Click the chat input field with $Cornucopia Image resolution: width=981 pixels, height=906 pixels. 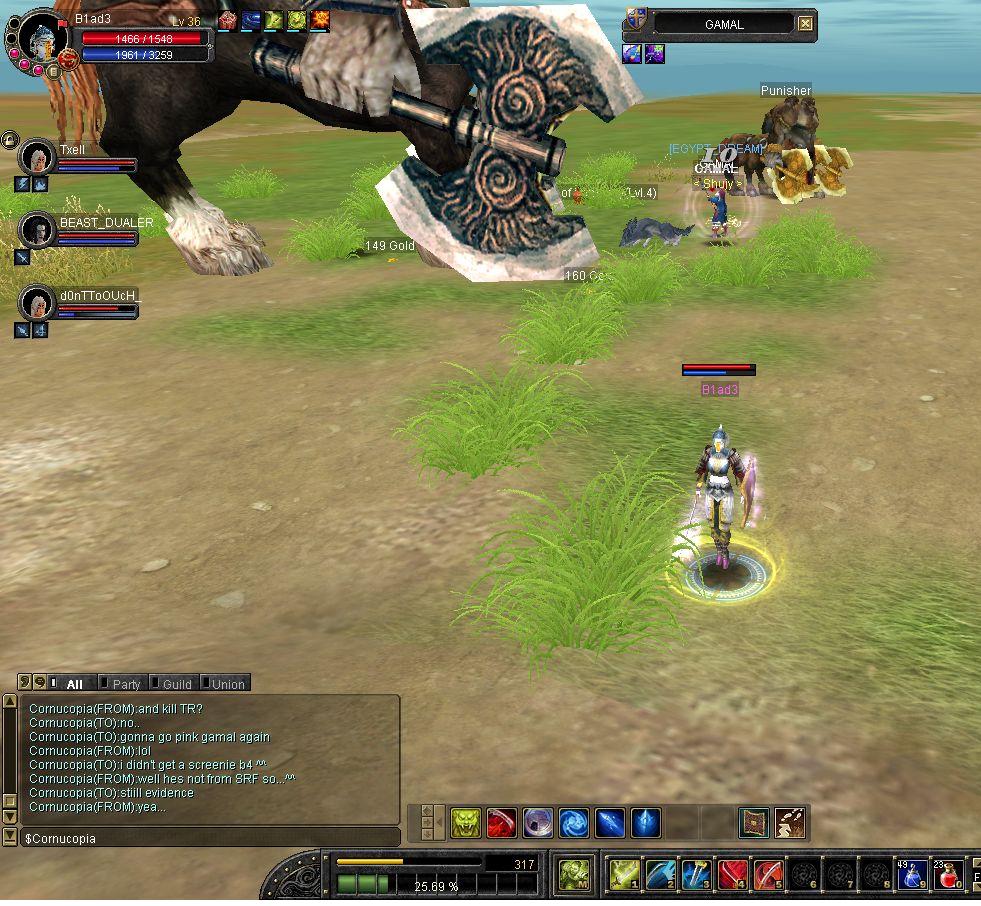210,839
